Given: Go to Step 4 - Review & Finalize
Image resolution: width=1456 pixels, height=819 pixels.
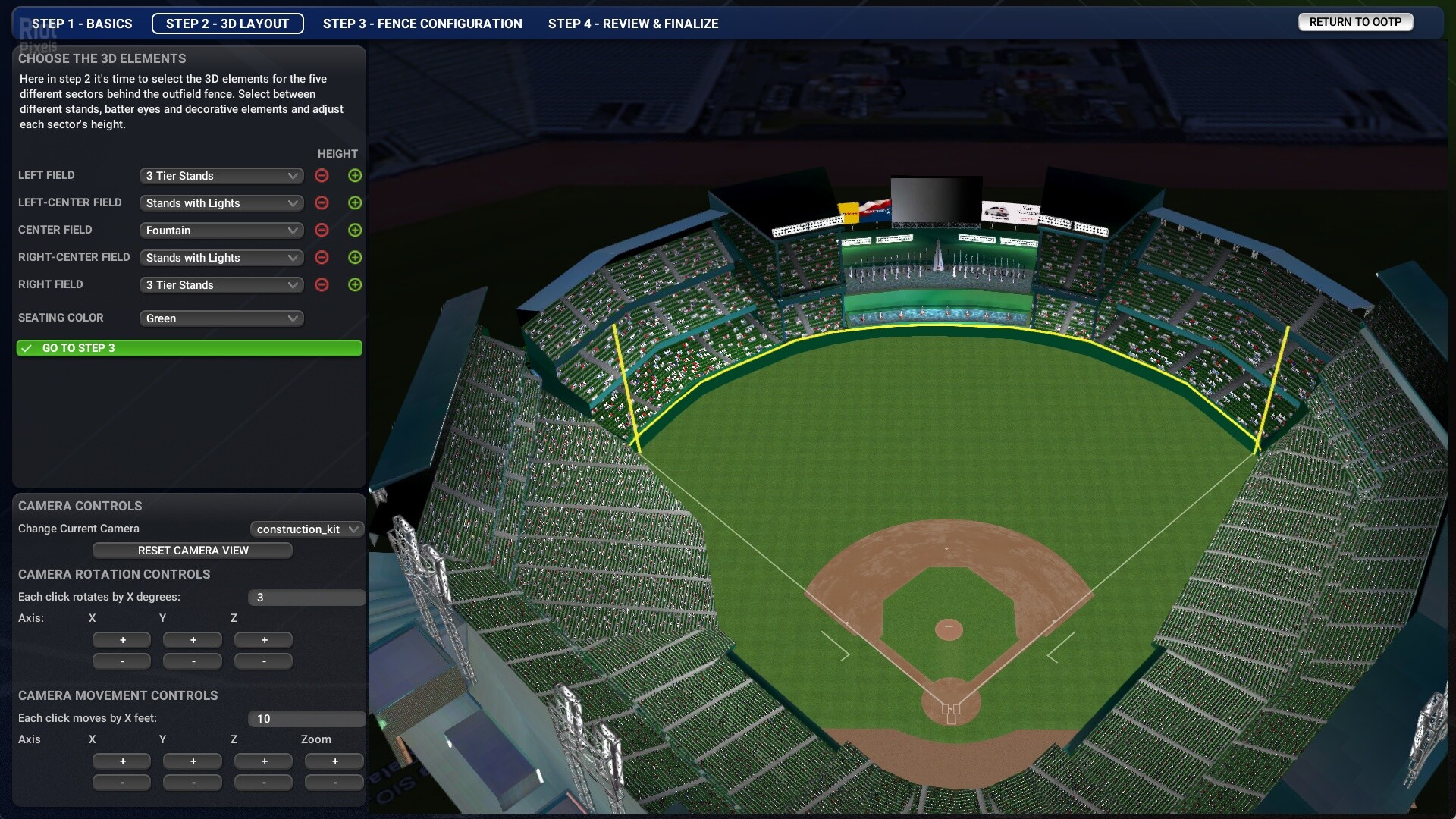Looking at the screenshot, I should pyautogui.click(x=633, y=24).
